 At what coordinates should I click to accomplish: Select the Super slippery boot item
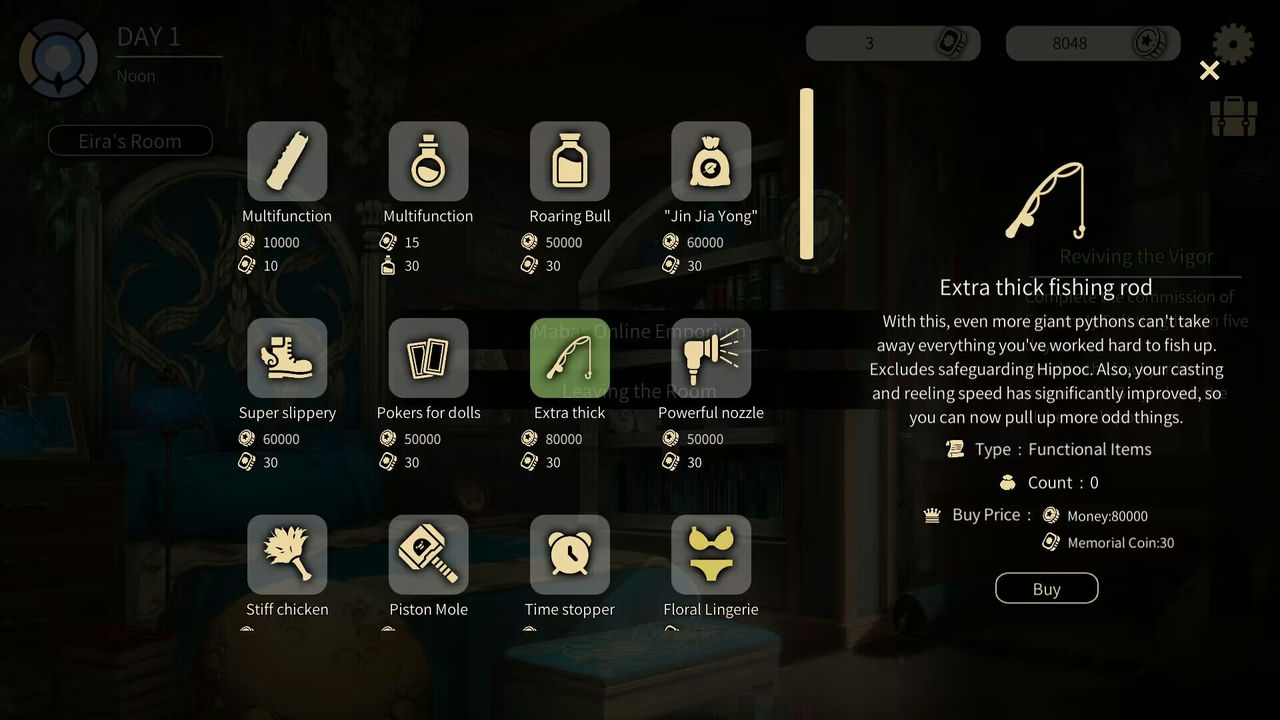[x=287, y=358]
